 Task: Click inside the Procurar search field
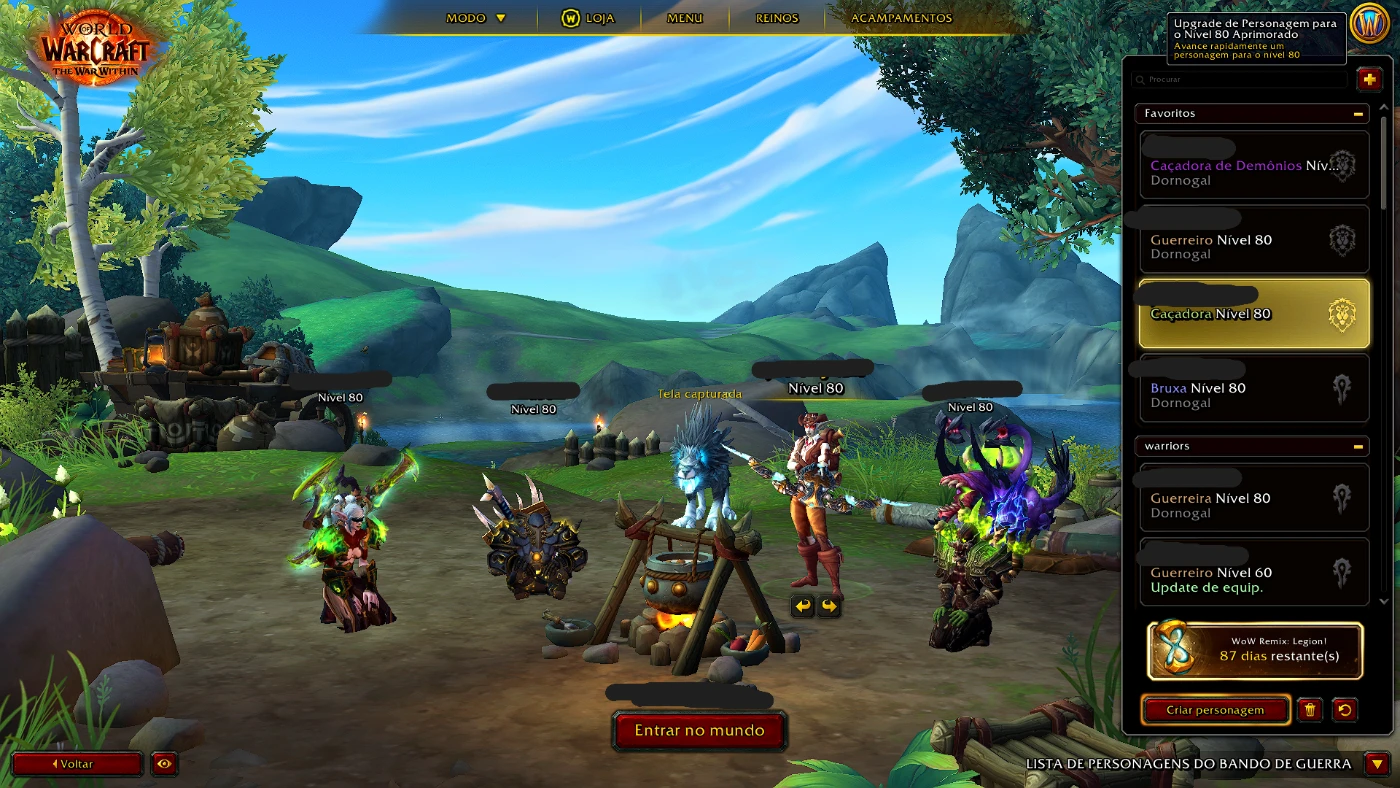[1240, 78]
